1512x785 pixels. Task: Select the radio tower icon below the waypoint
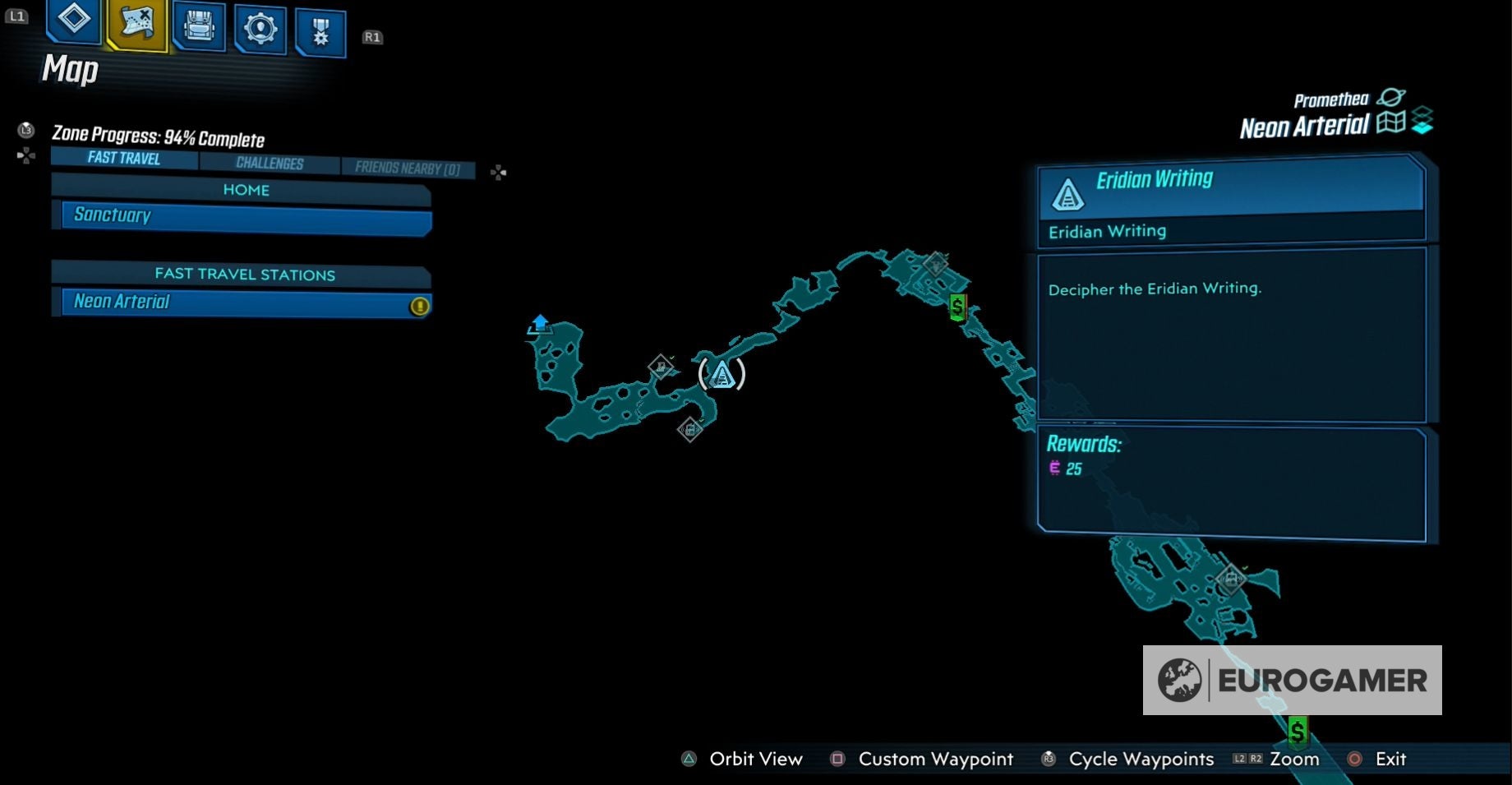point(689,428)
